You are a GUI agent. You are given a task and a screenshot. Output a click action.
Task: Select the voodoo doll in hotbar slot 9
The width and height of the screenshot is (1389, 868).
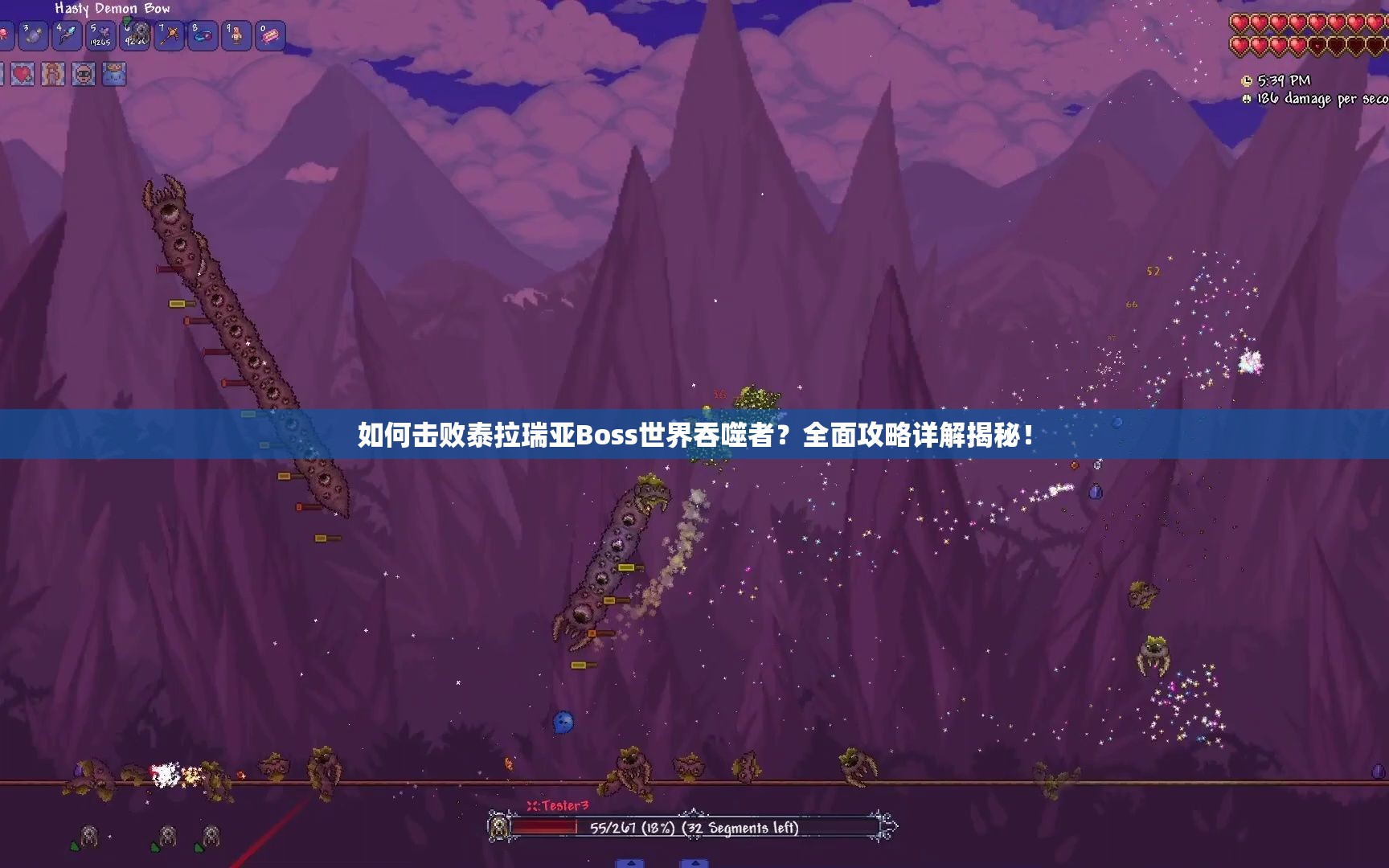(x=236, y=35)
